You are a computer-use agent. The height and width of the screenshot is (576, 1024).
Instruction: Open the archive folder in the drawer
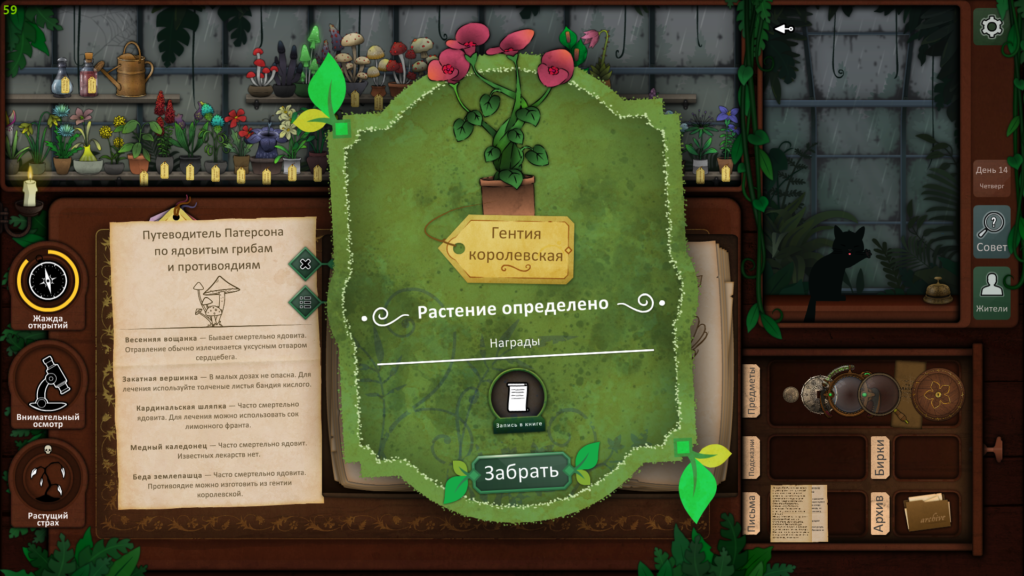(x=926, y=514)
